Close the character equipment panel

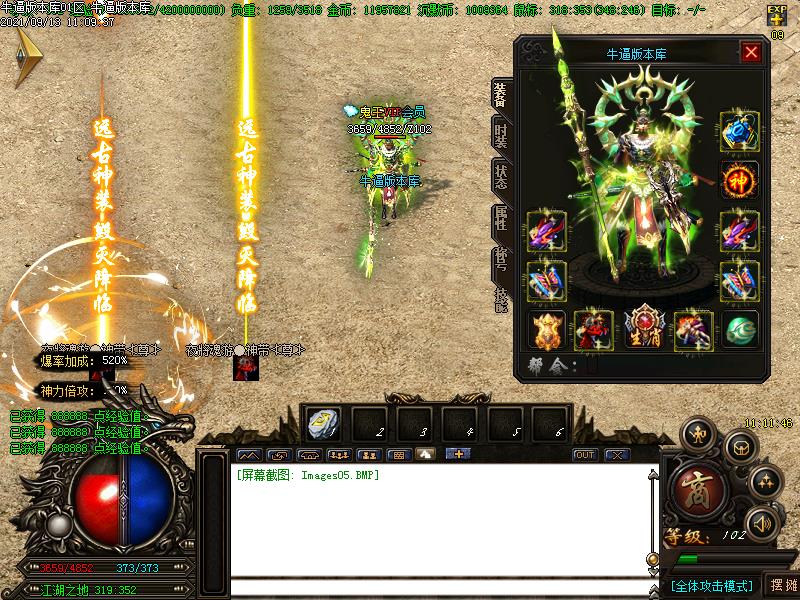[751, 53]
